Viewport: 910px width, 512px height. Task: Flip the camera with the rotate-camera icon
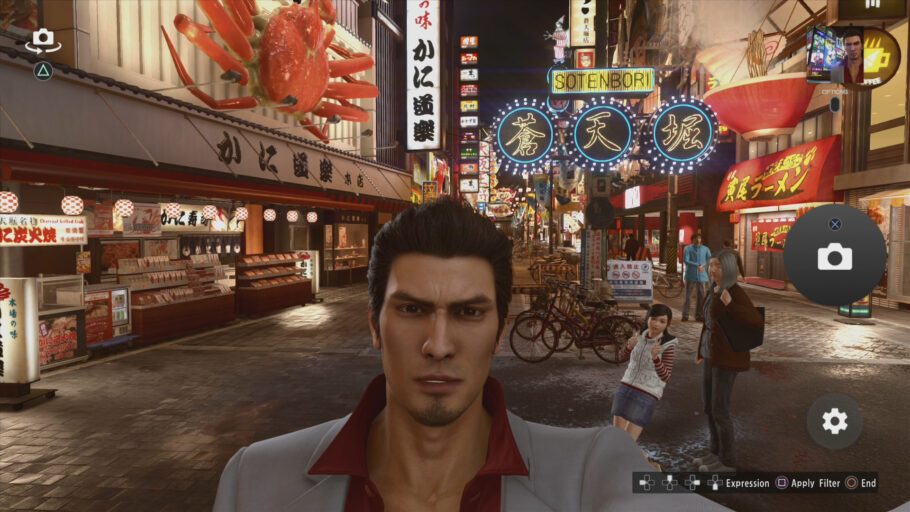(x=43, y=41)
